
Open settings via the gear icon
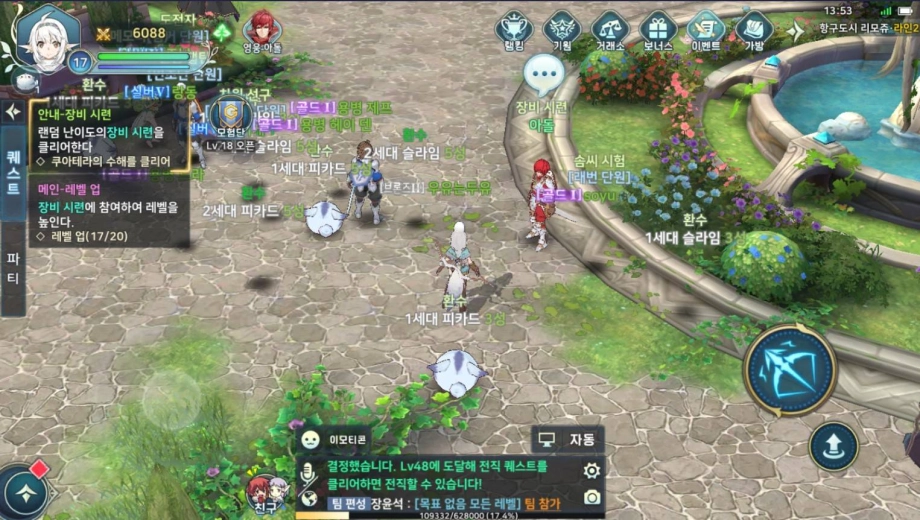pyautogui.click(x=592, y=470)
